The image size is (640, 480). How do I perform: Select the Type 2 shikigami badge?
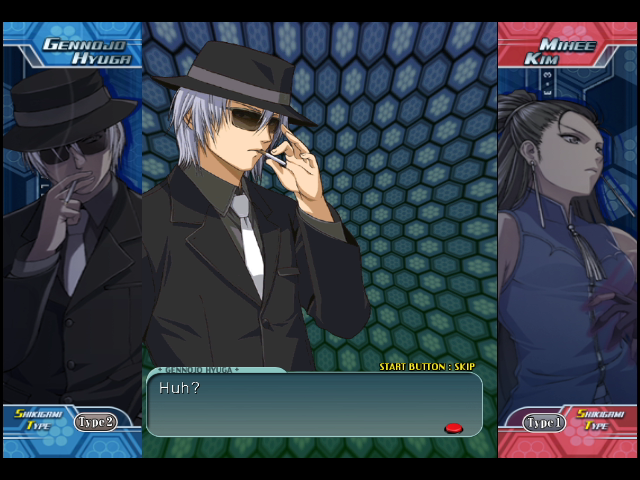point(95,422)
